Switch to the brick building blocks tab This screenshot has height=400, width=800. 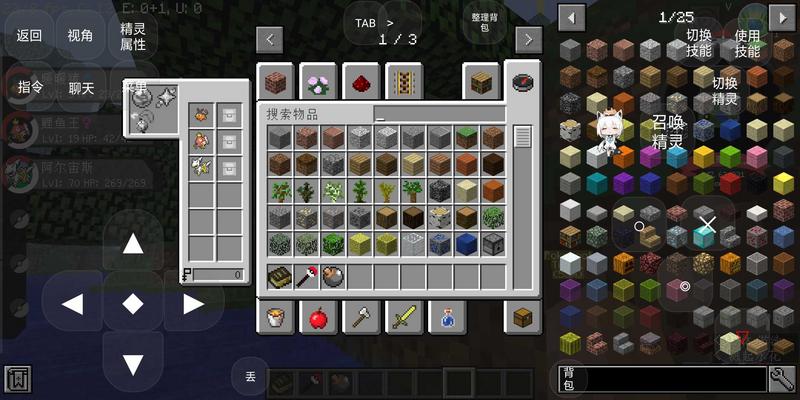(273, 82)
